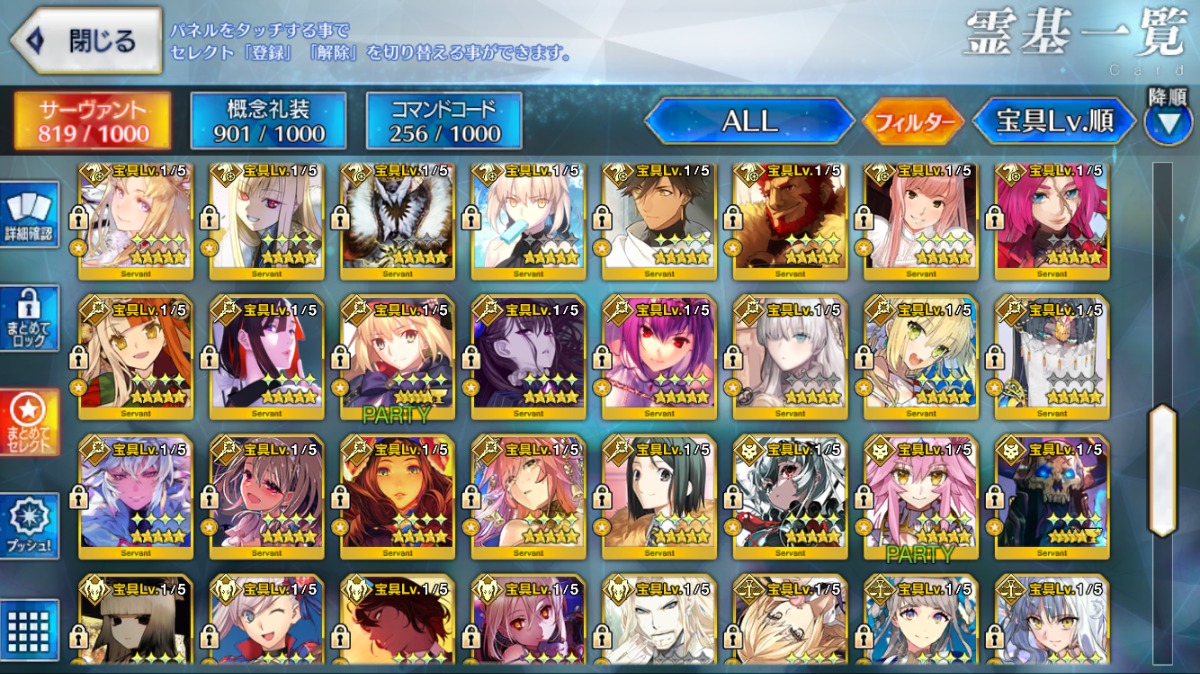Show the コマンドコード tab
This screenshot has width=1200, height=674.
[x=444, y=121]
